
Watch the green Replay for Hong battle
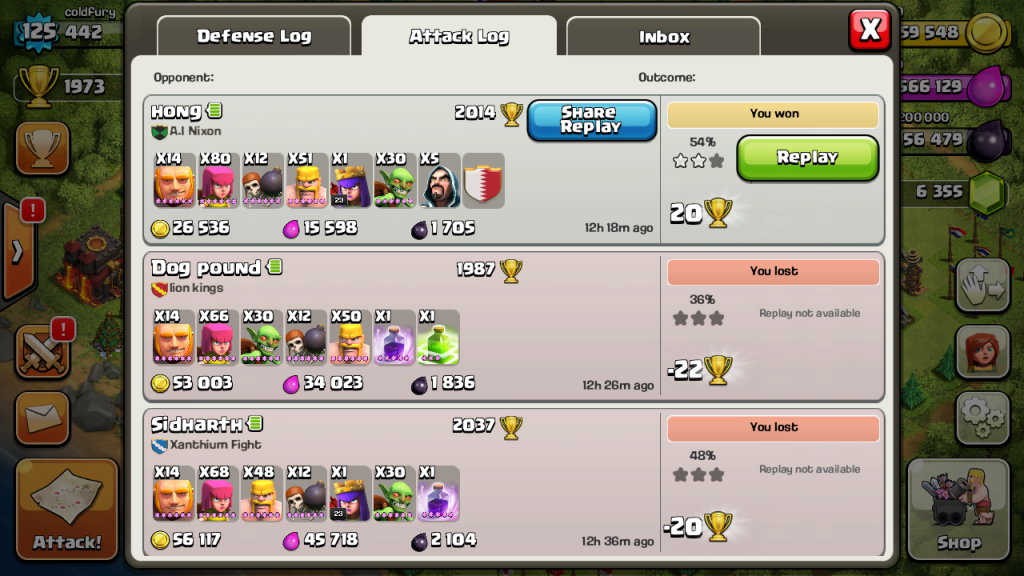(x=807, y=158)
